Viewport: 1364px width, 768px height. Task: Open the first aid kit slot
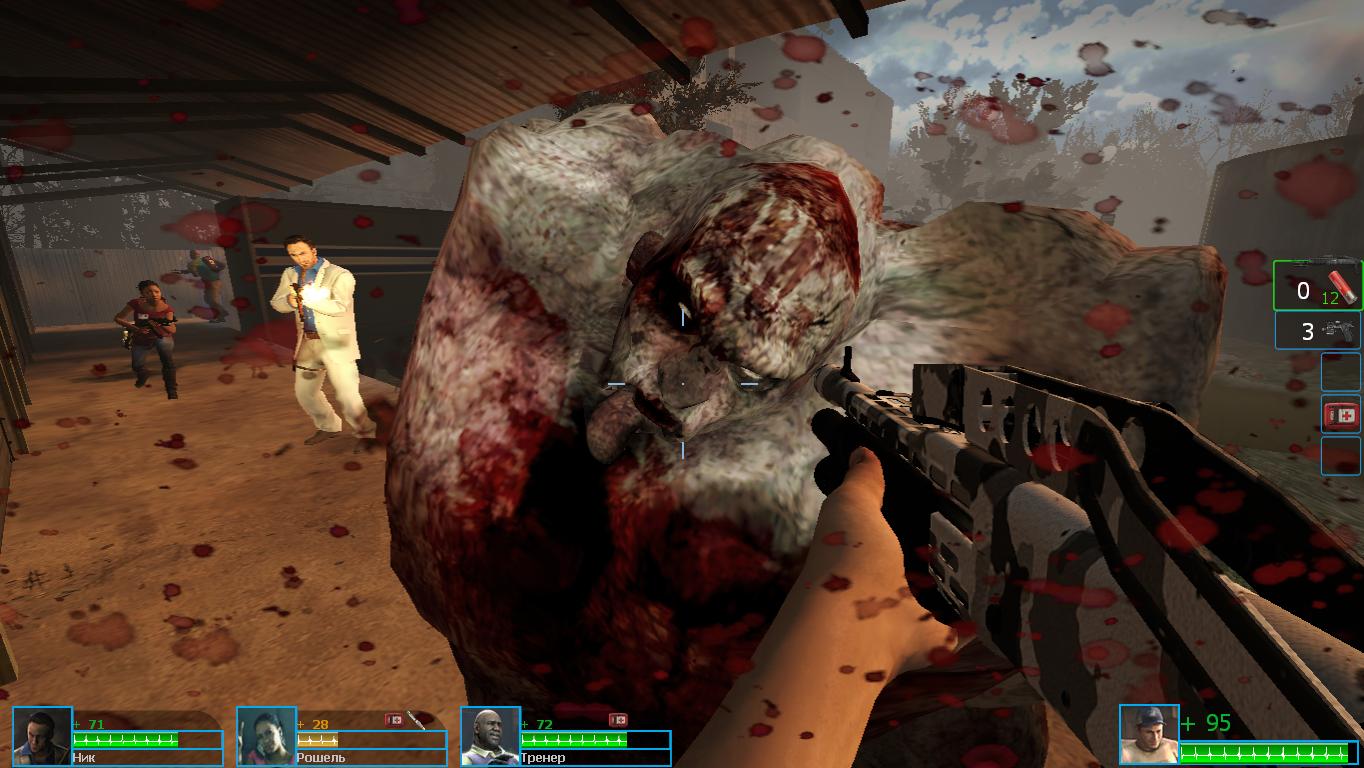point(1340,414)
